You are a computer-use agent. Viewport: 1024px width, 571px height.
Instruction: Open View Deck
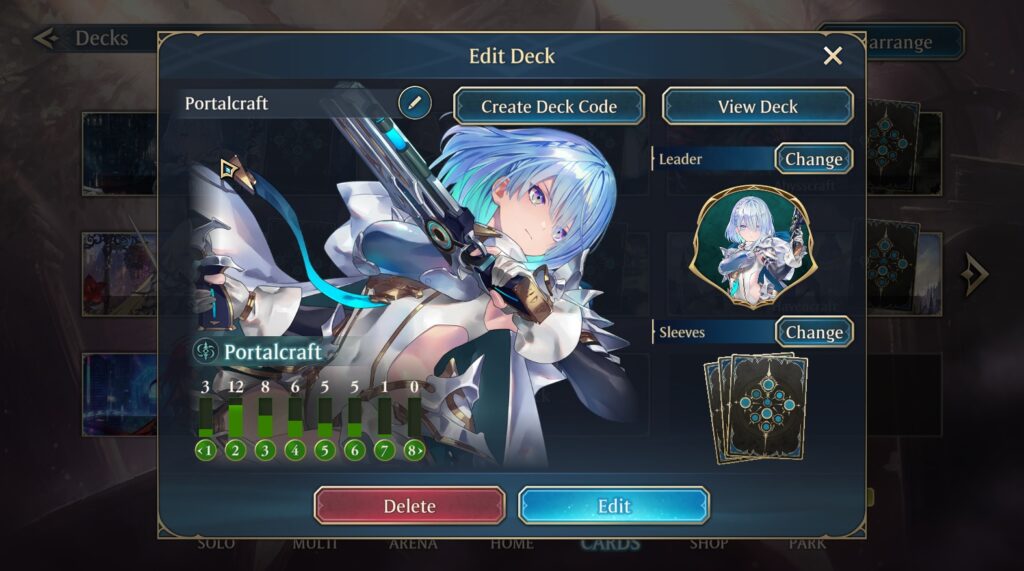[757, 106]
